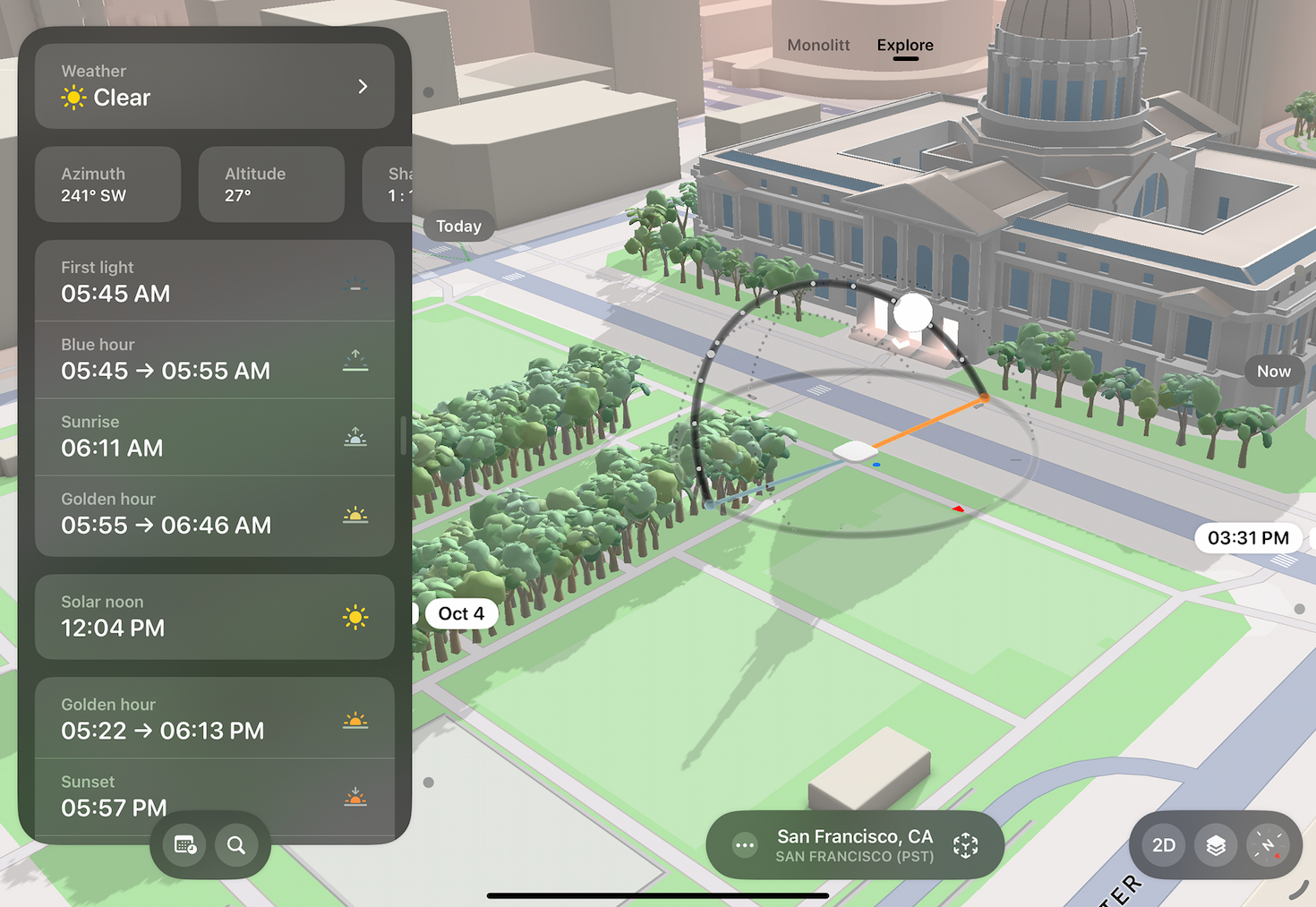Click San Francisco, CA location button
Image resolution: width=1316 pixels, height=907 pixels.
pyautogui.click(x=854, y=844)
